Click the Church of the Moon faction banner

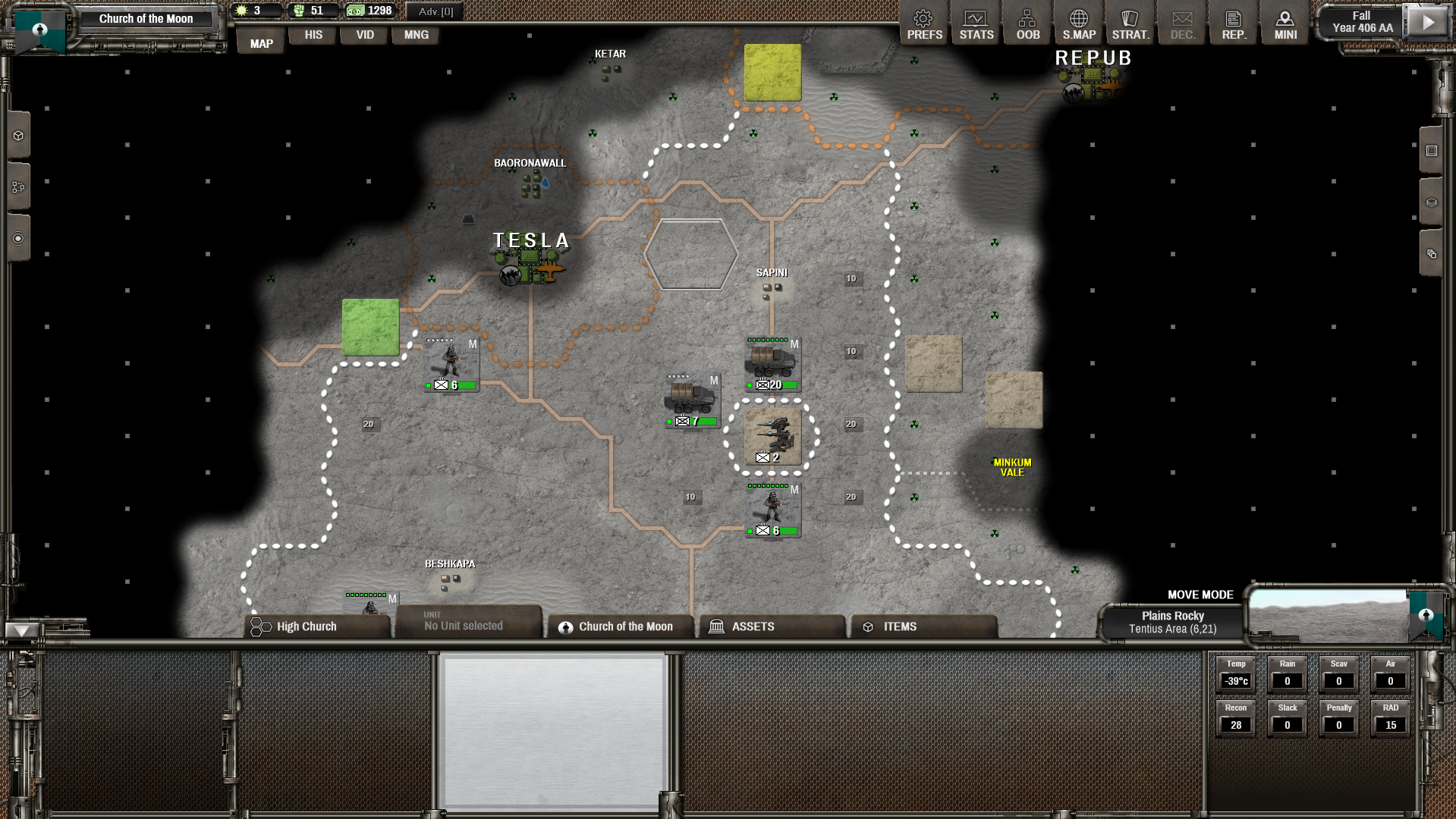click(146, 19)
